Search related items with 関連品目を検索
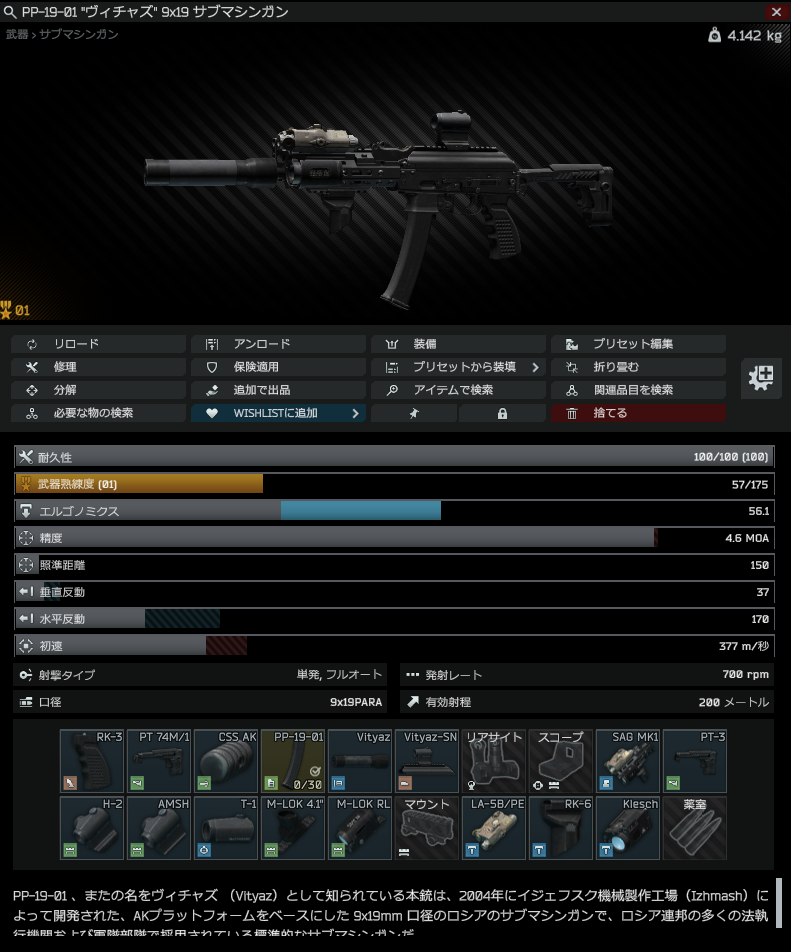The image size is (791, 952). [638, 390]
